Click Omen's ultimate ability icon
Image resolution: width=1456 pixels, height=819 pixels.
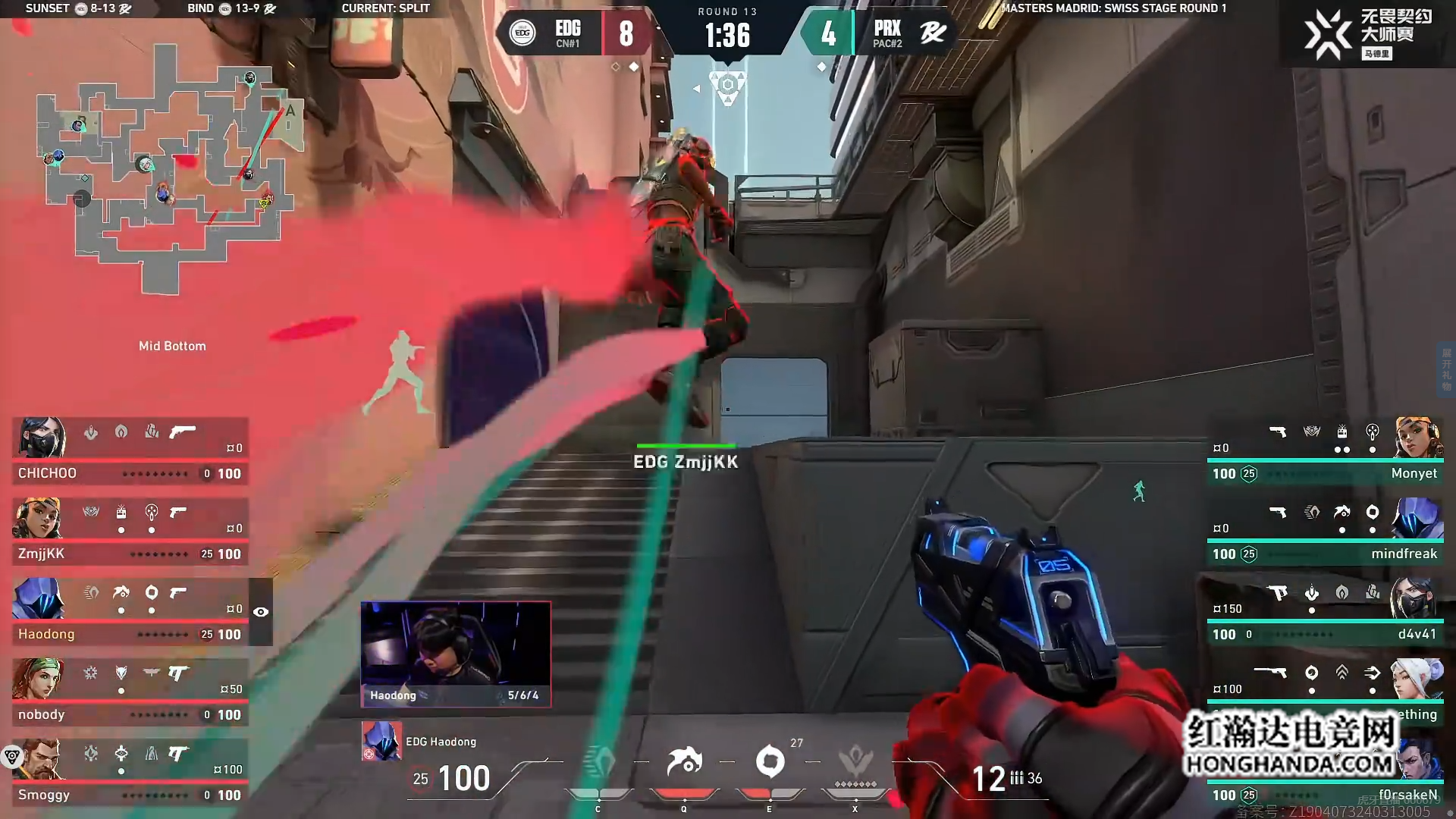[x=855, y=761]
